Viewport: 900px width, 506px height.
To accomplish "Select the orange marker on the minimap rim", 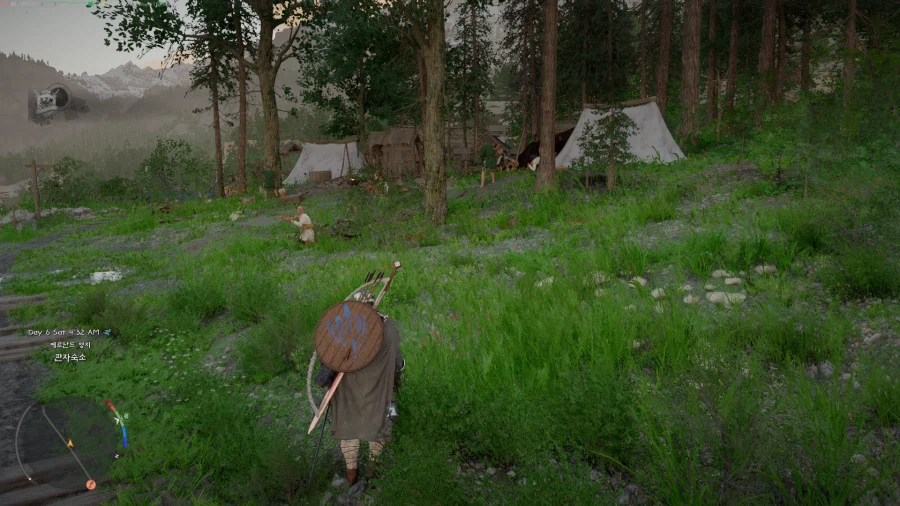I will click(91, 484).
